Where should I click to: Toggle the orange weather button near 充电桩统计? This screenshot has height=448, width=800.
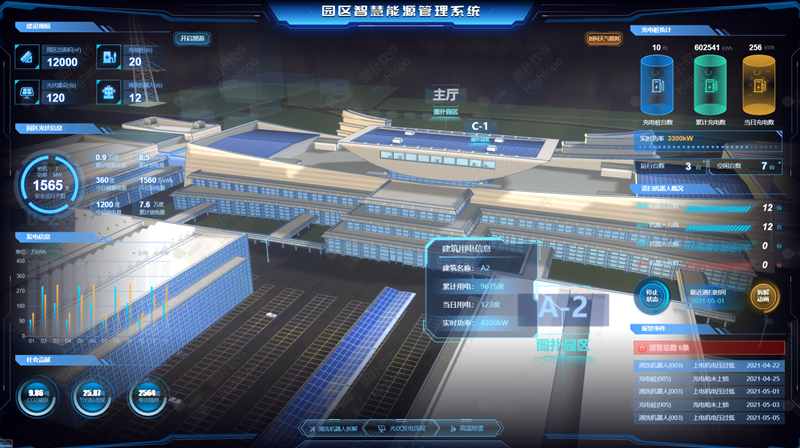(x=603, y=39)
